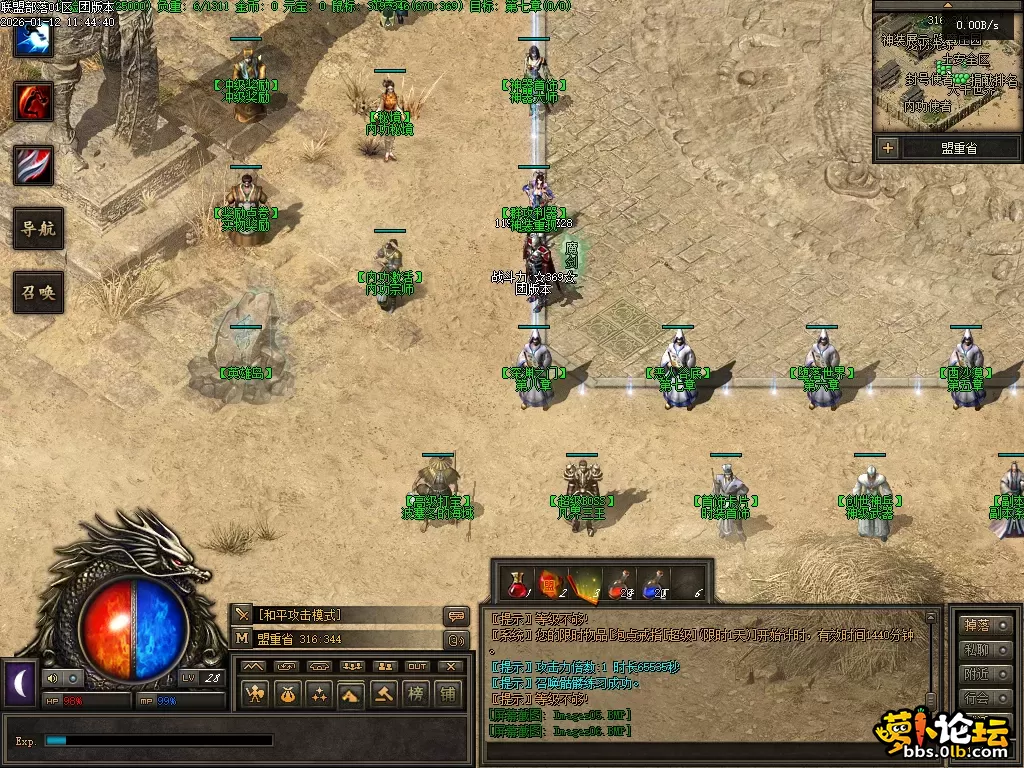The width and height of the screenshot is (1024, 768).
Task: Open the 铺 shop button
Action: click(447, 694)
